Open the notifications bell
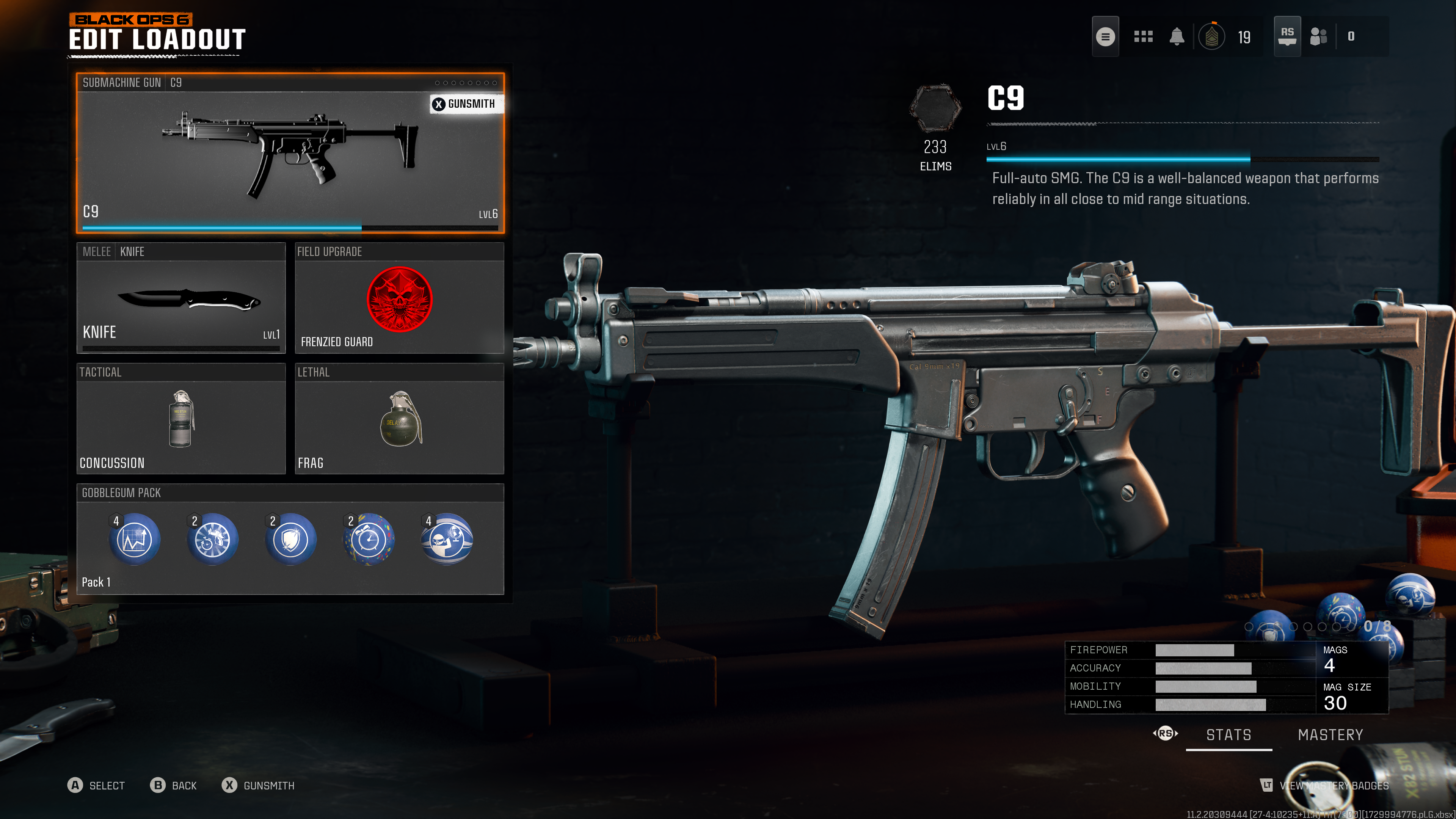The width and height of the screenshot is (1456, 819). 1177,37
